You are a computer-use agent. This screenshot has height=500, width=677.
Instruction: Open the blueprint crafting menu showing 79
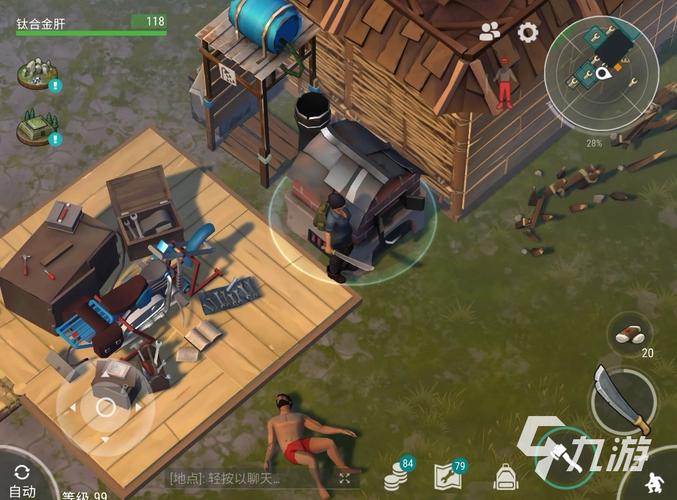(x=449, y=477)
